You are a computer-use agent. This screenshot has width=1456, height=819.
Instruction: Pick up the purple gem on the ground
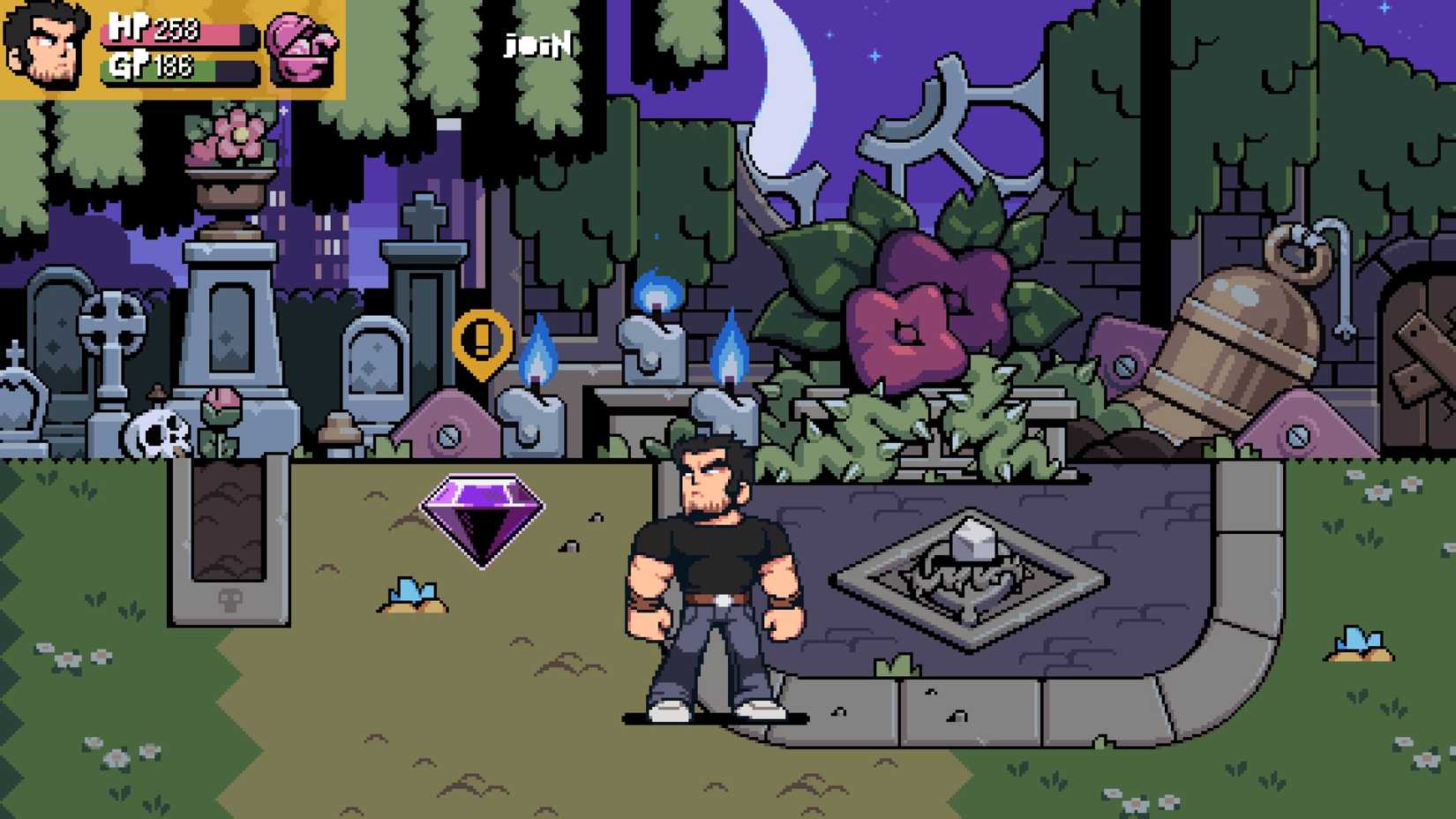(x=482, y=517)
